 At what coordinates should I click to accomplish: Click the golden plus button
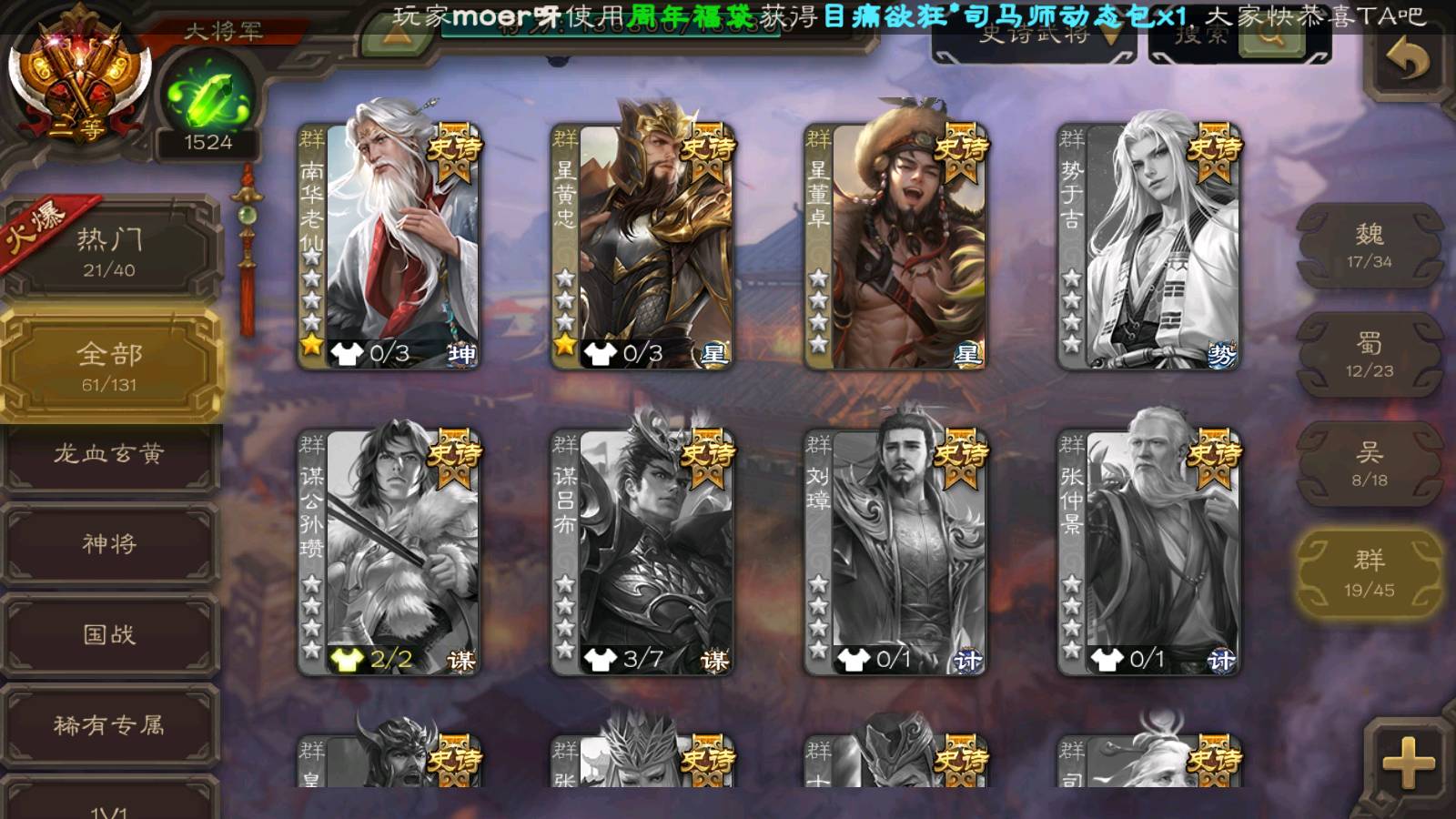(x=1407, y=763)
